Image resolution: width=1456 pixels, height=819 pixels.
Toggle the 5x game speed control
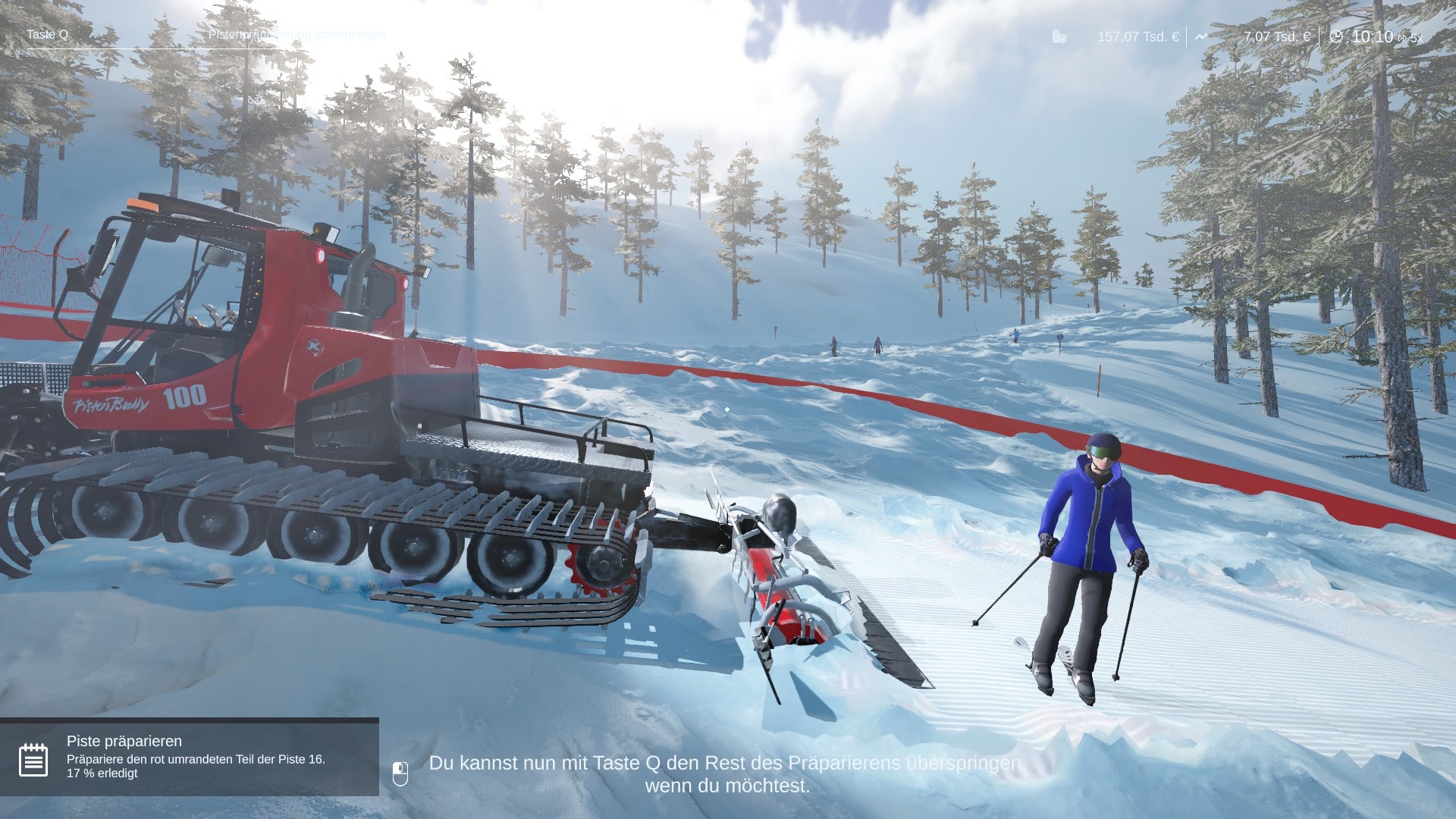click(x=1410, y=37)
